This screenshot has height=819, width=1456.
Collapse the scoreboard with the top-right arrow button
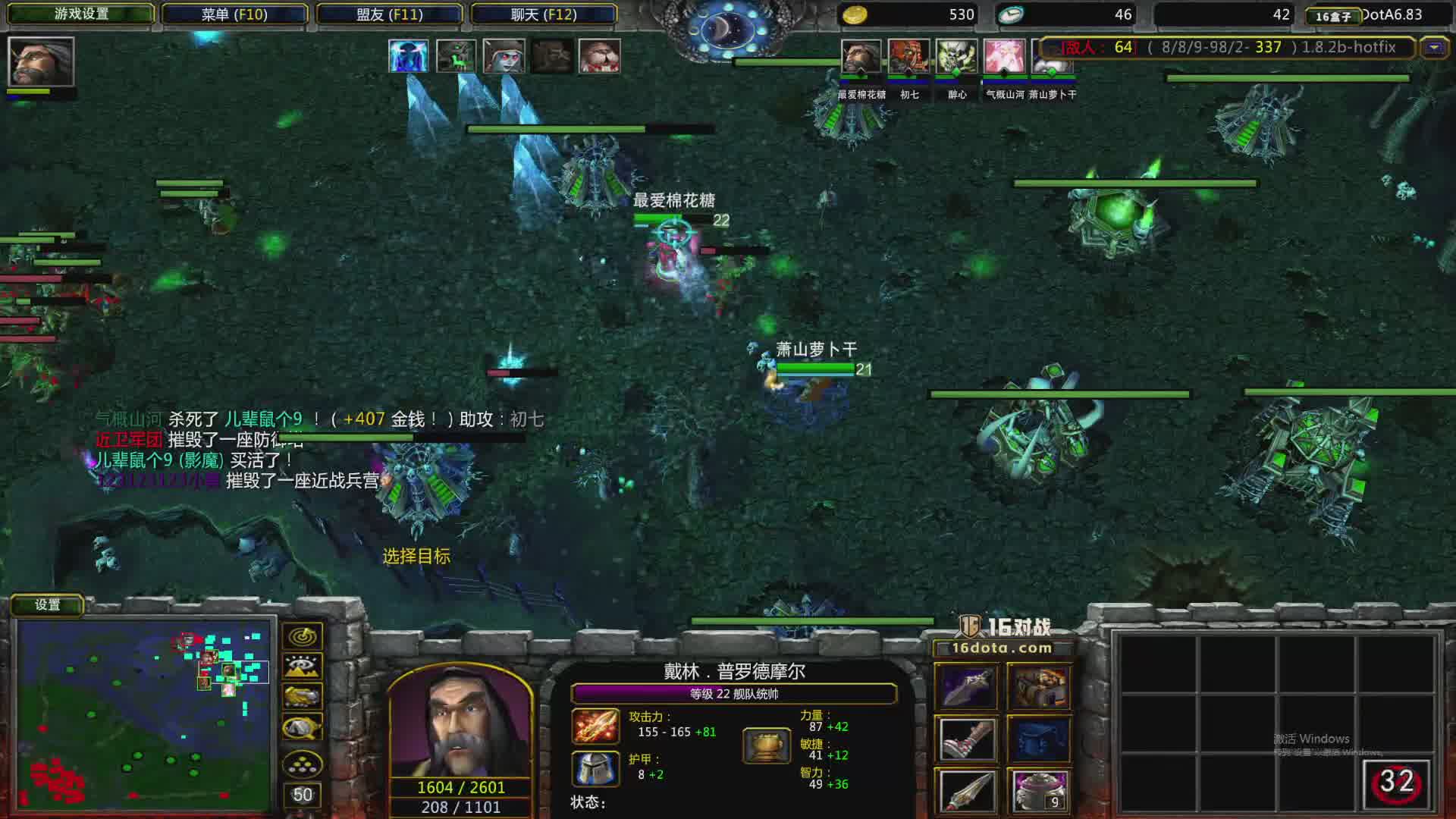click(1433, 48)
